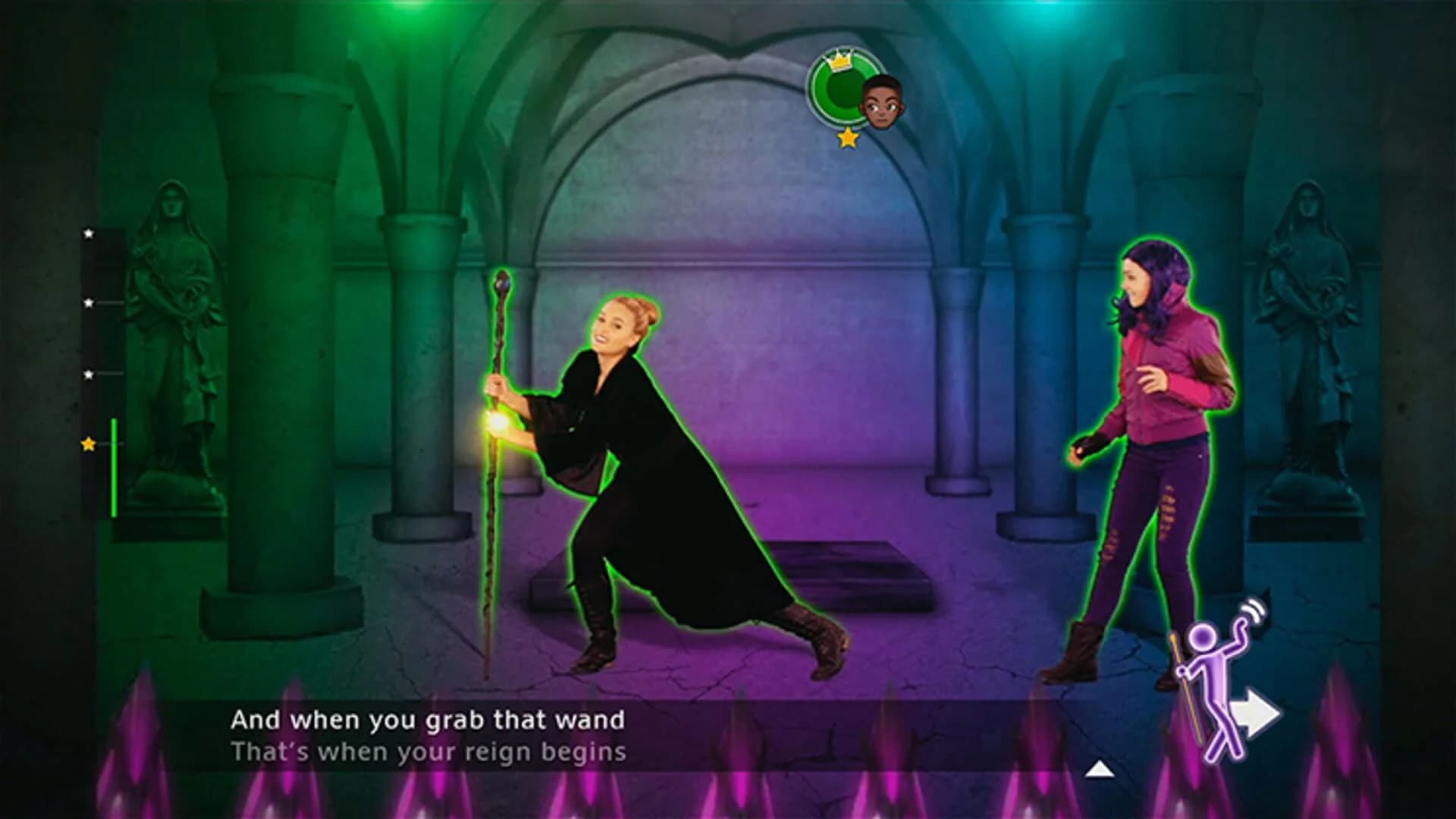Select the topmost white star on the meter

pyautogui.click(x=89, y=234)
